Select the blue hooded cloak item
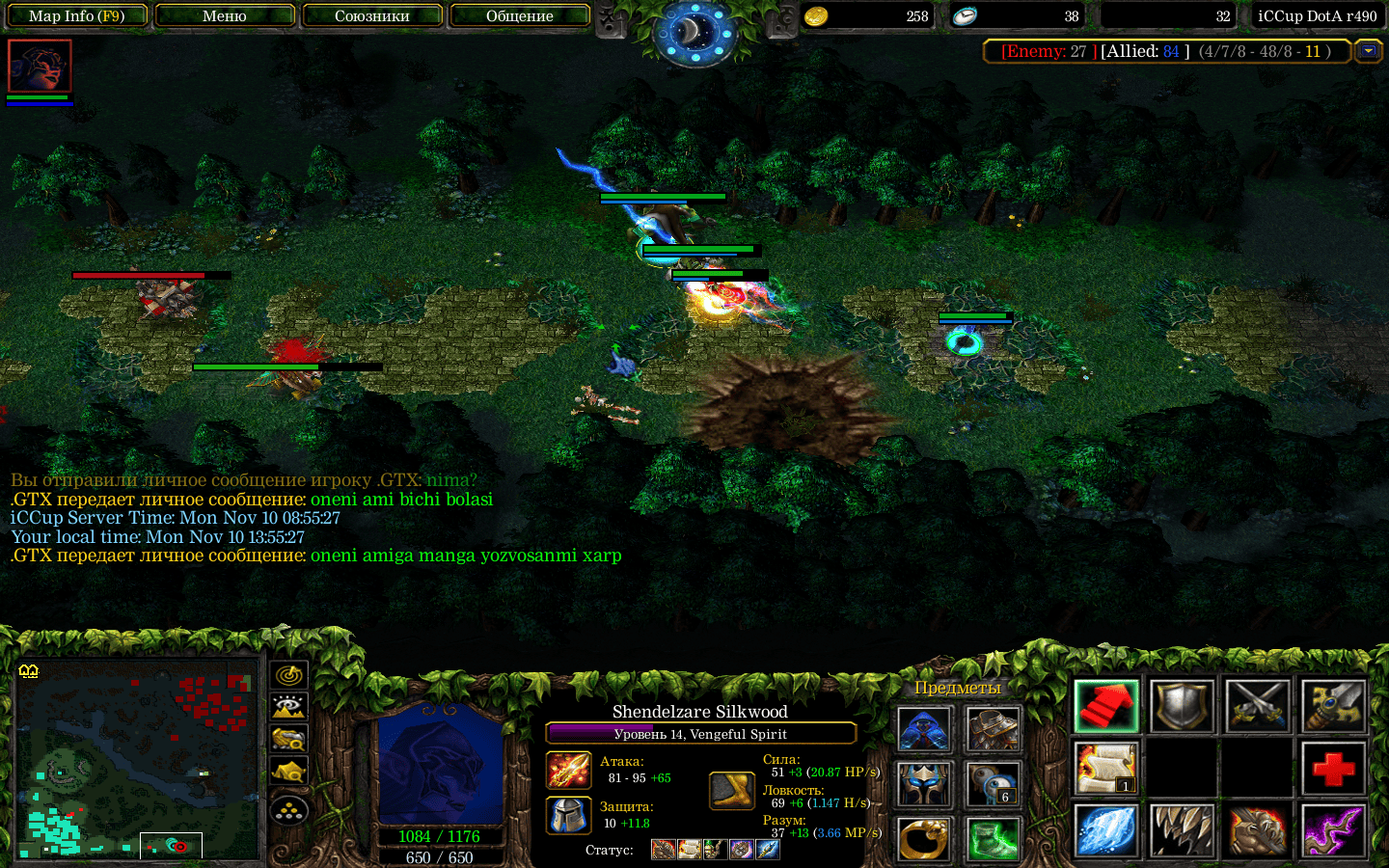 924,729
